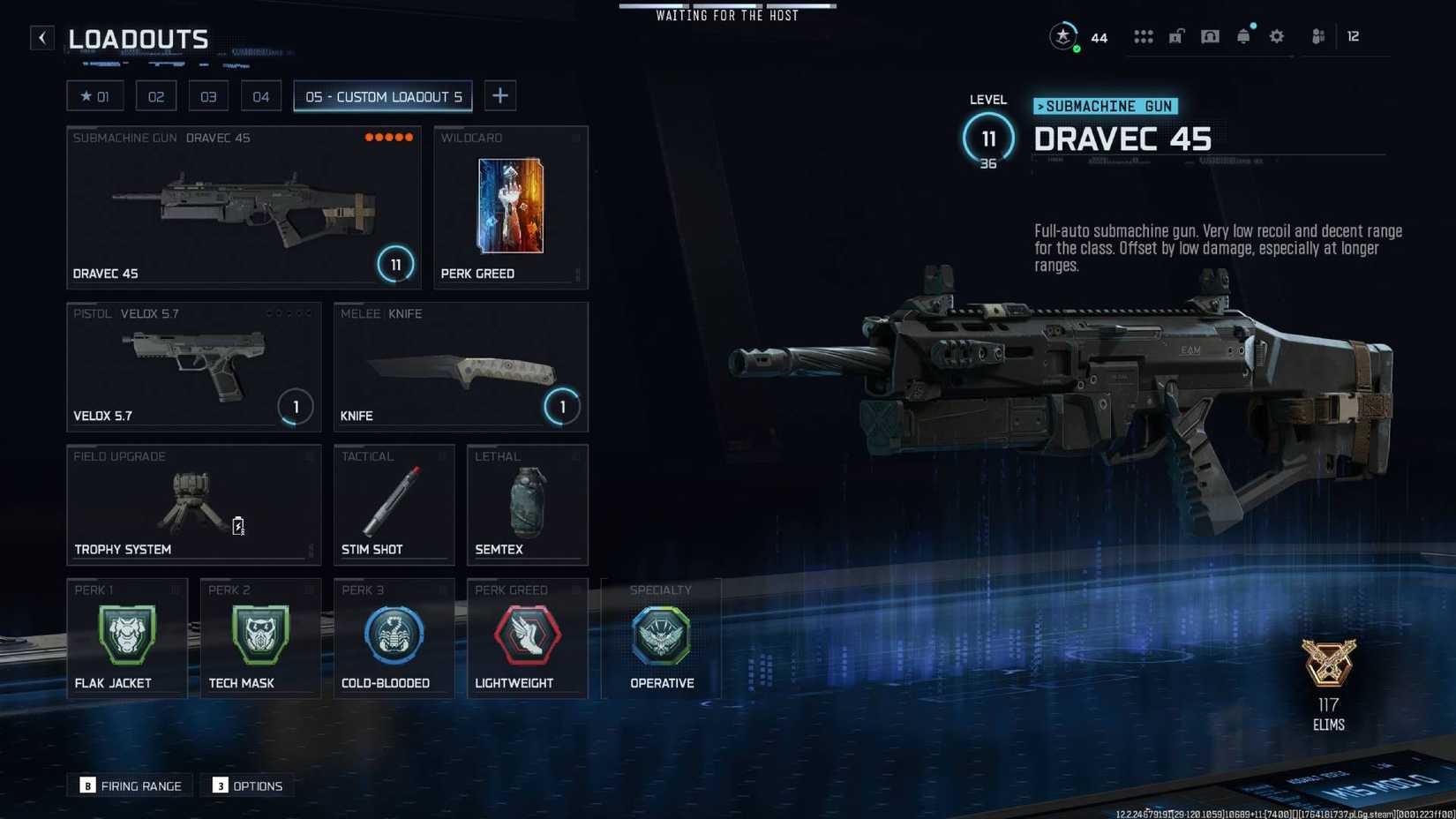Toggle the Lightweight Perk Greed slot
This screenshot has width=1456, height=819.
point(527,637)
